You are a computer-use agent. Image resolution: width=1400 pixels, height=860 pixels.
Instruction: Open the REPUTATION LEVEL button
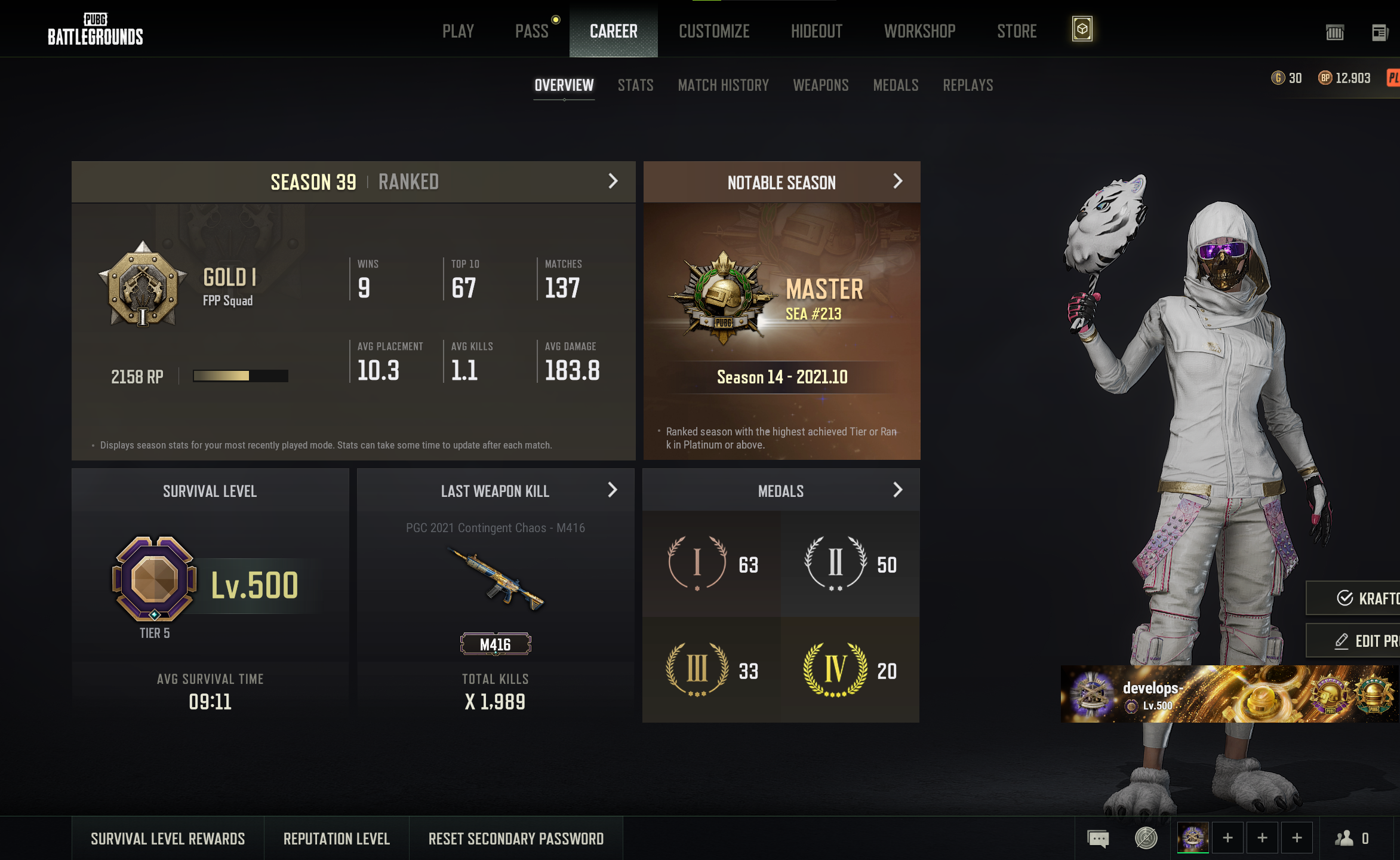[336, 838]
